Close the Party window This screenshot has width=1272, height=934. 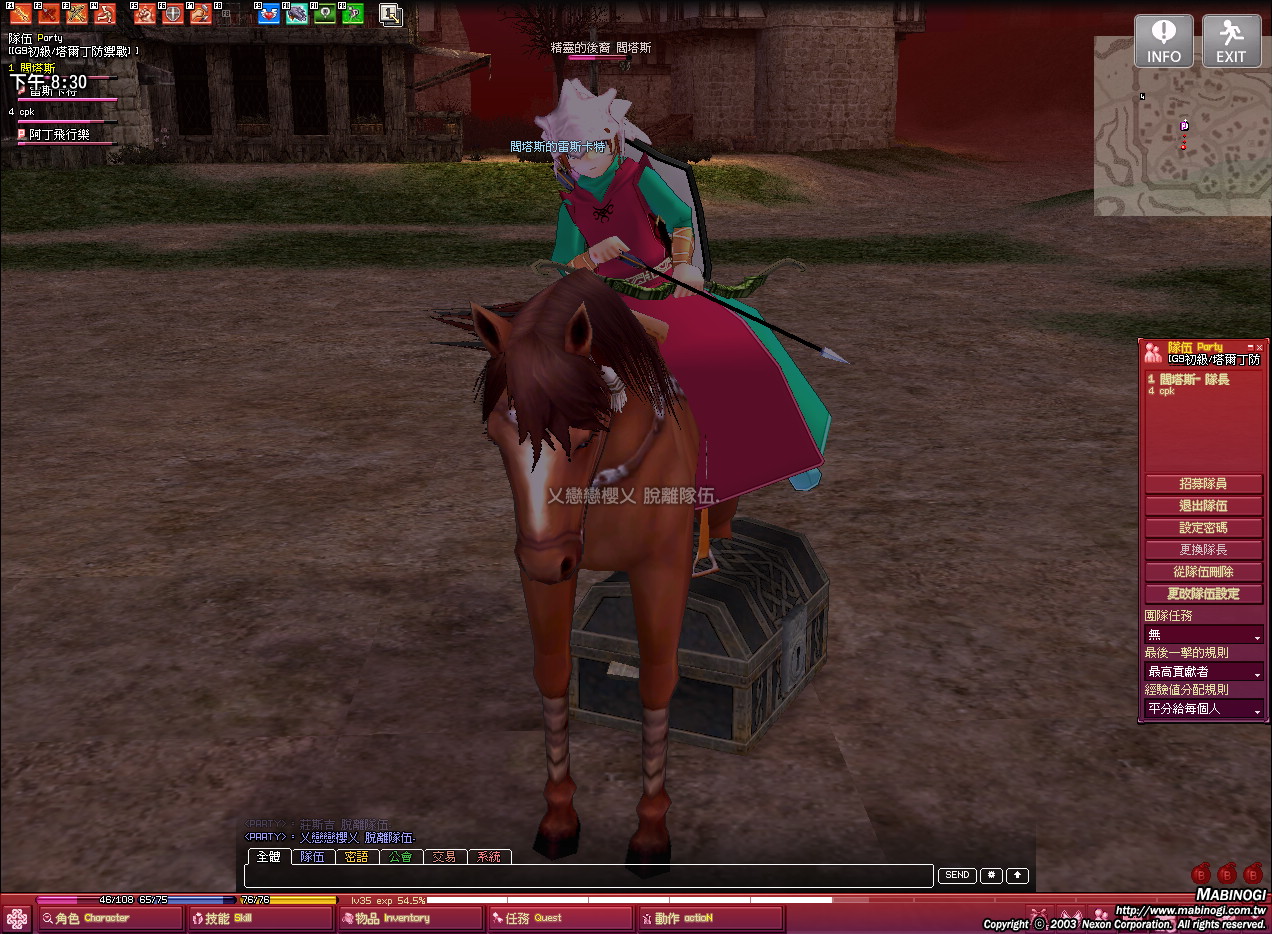[1259, 347]
